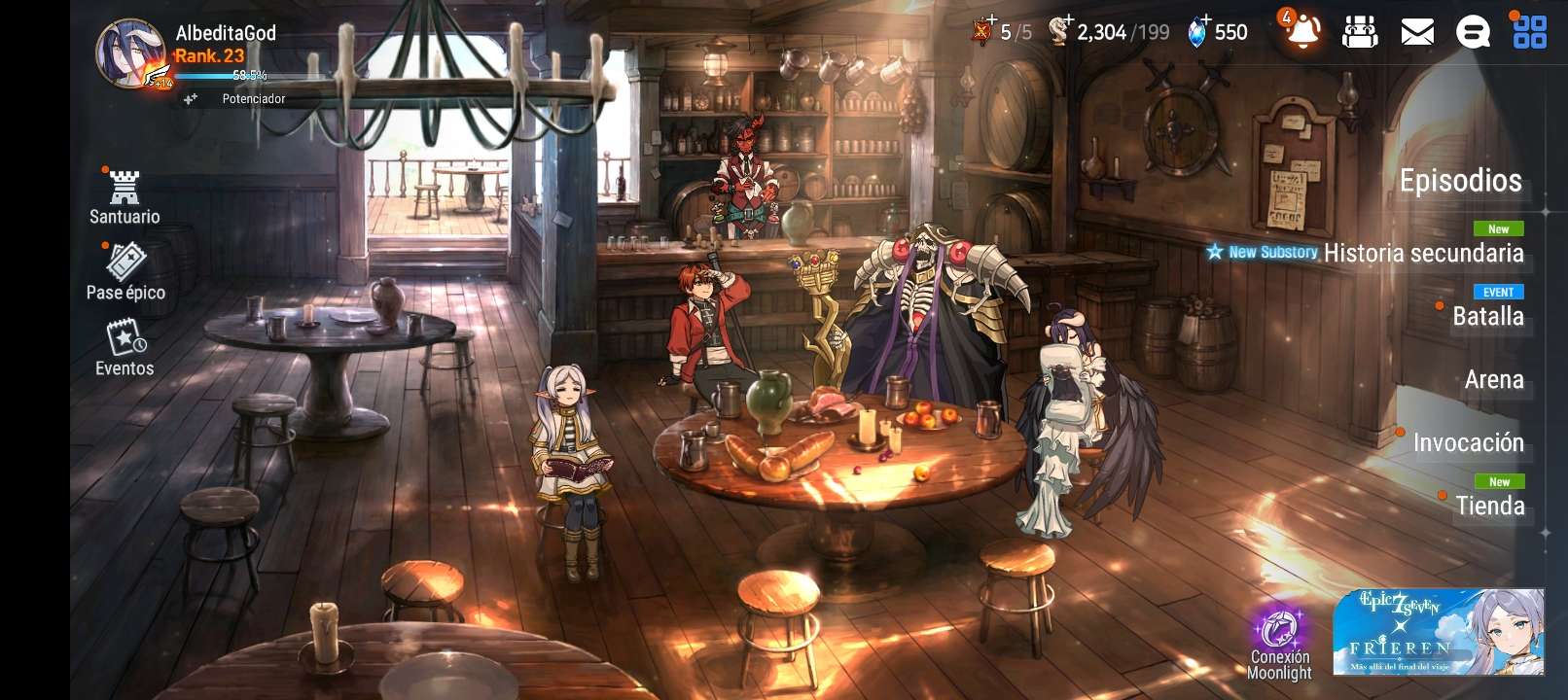Enter the Batalla menu
Screen dimensions: 1568x700
tap(1487, 317)
